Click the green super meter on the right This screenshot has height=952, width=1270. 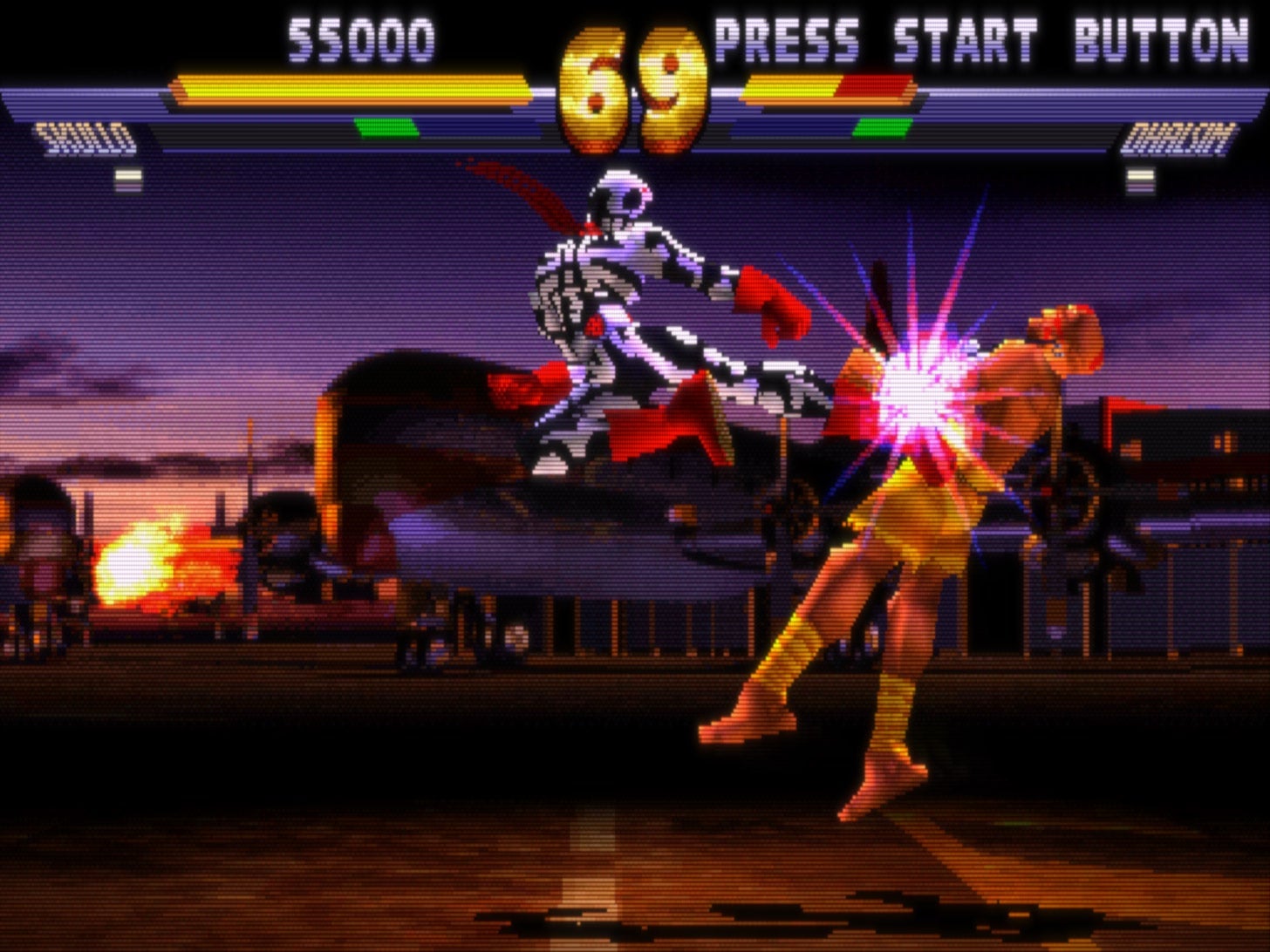click(881, 126)
